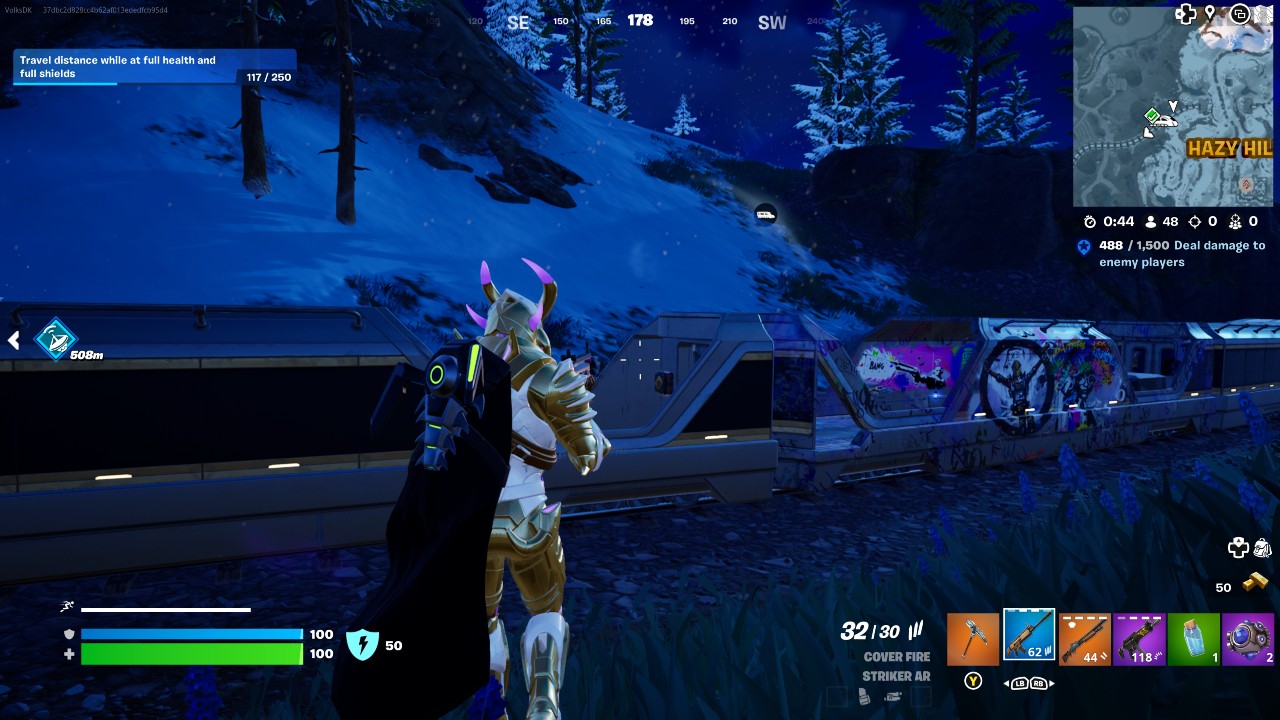Select the pickaxe in the hotbar
Screen dimensions: 1280x720
tap(973, 636)
